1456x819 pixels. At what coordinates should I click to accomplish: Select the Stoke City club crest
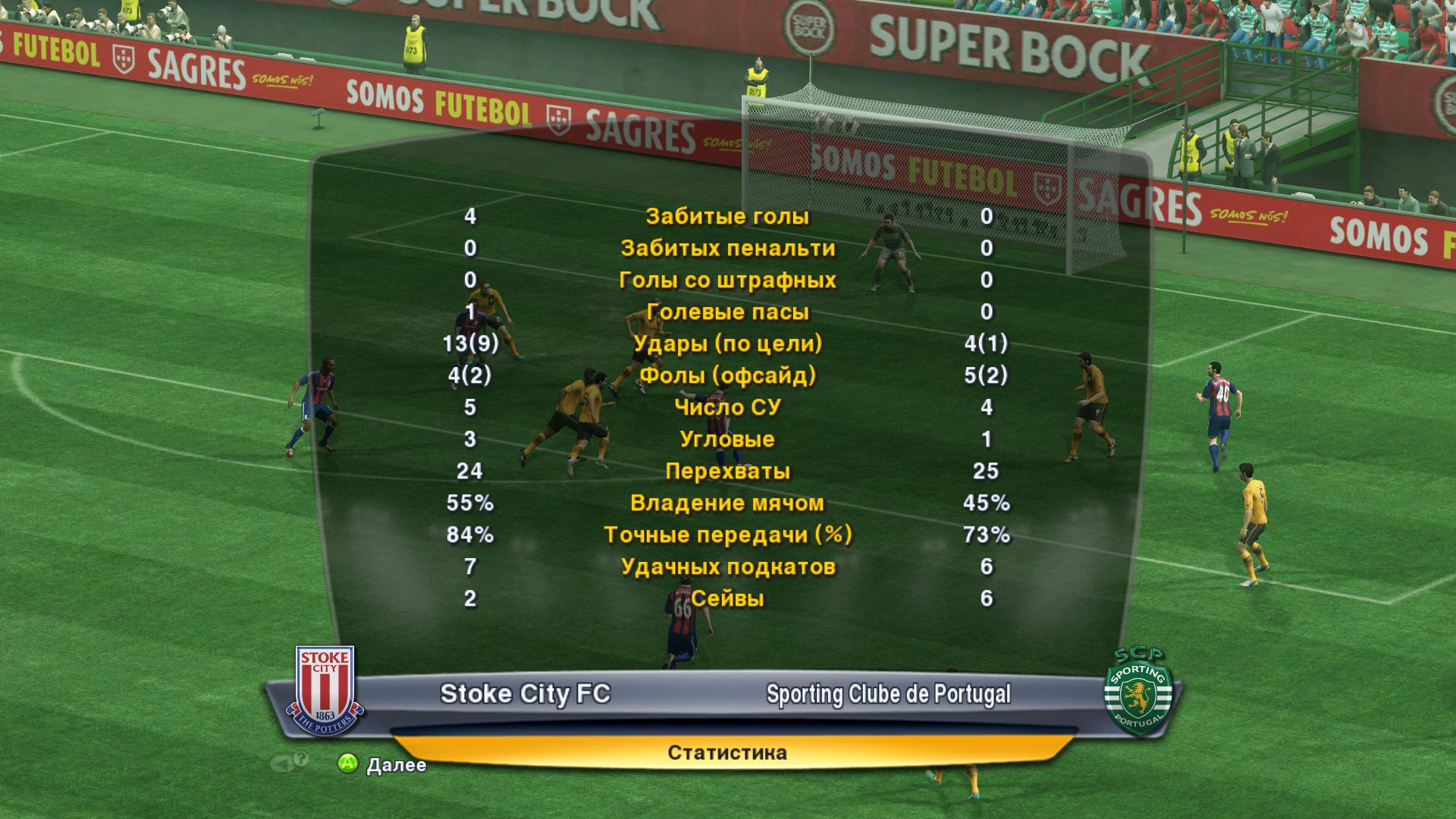coord(325,691)
